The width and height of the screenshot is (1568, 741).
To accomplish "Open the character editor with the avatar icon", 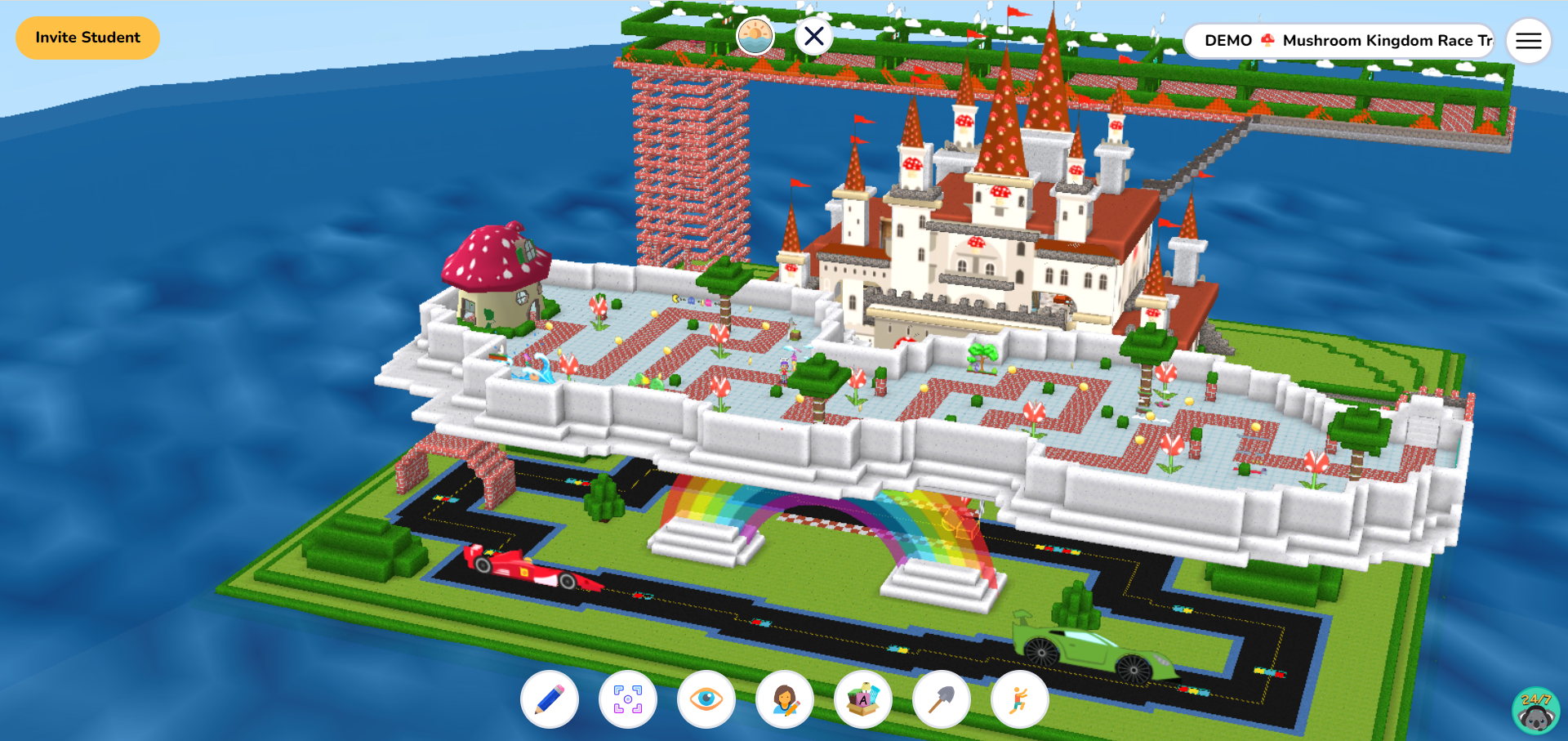I will (x=785, y=699).
